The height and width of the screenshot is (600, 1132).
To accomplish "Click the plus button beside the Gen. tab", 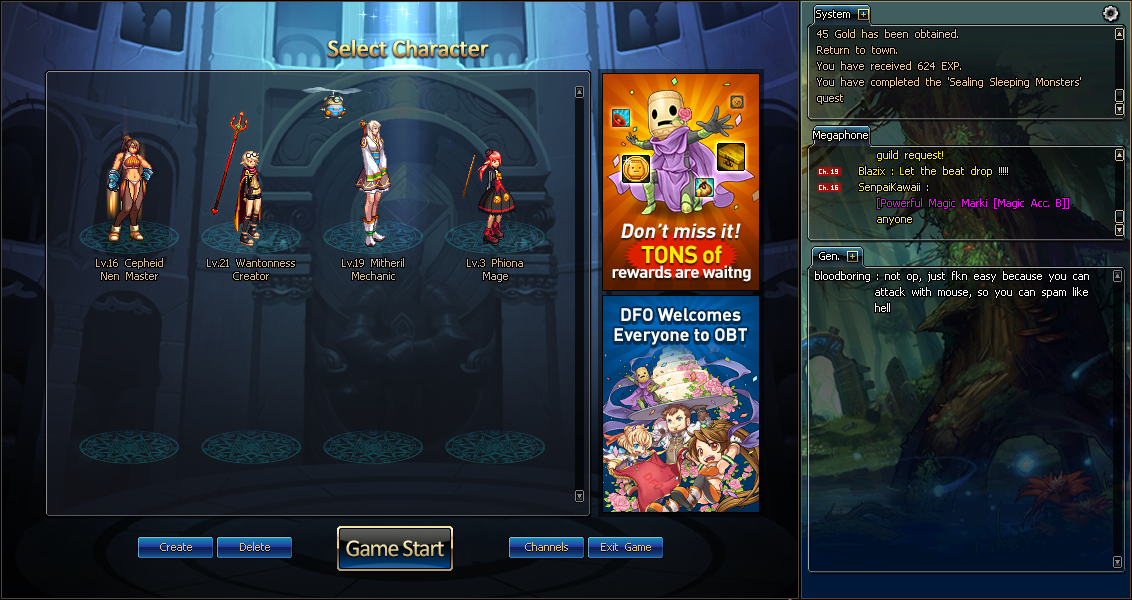I will pos(852,257).
